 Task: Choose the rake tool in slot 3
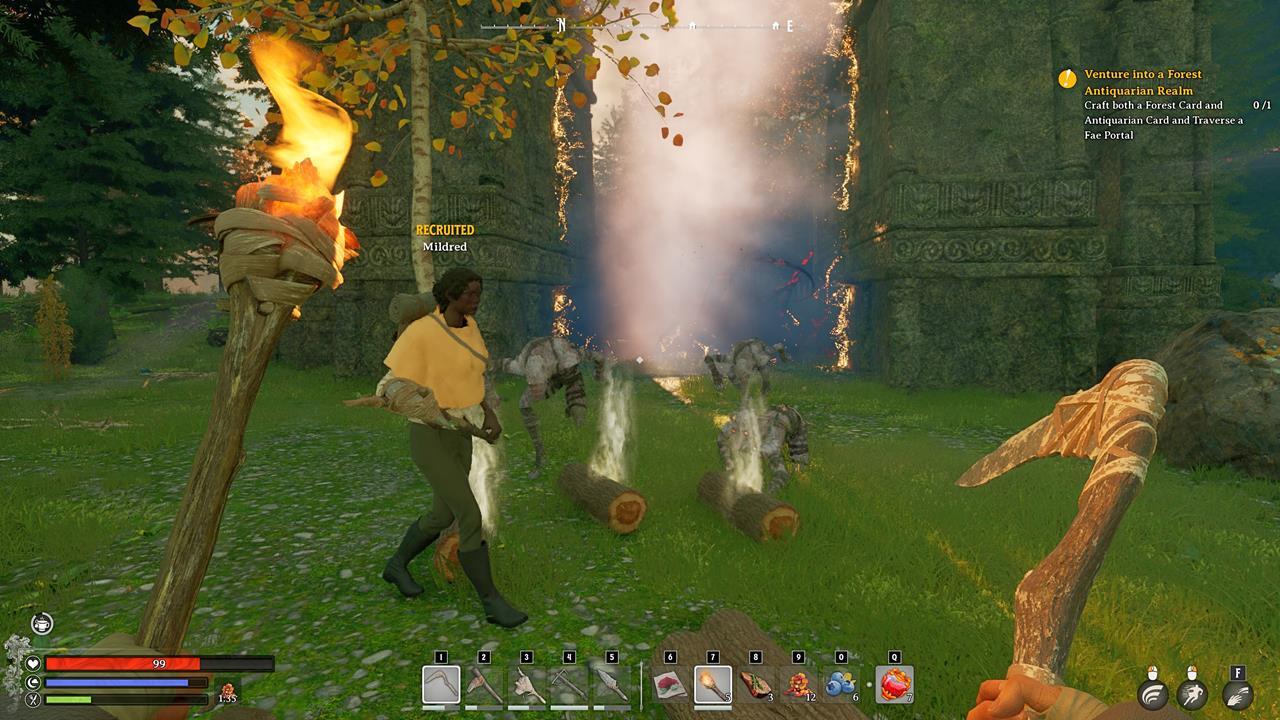coord(527,685)
